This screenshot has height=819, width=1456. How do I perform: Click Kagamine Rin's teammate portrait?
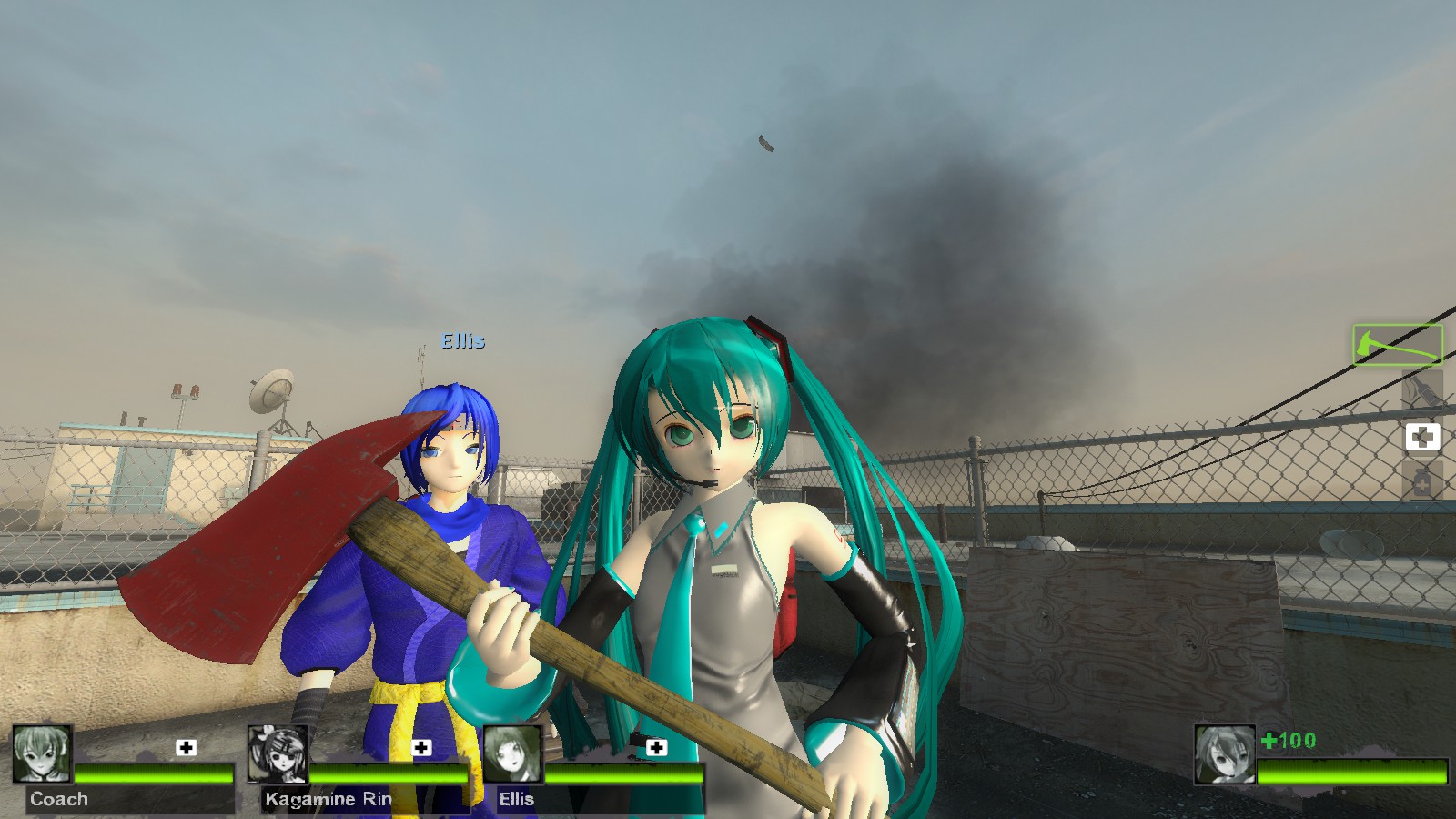click(x=278, y=754)
